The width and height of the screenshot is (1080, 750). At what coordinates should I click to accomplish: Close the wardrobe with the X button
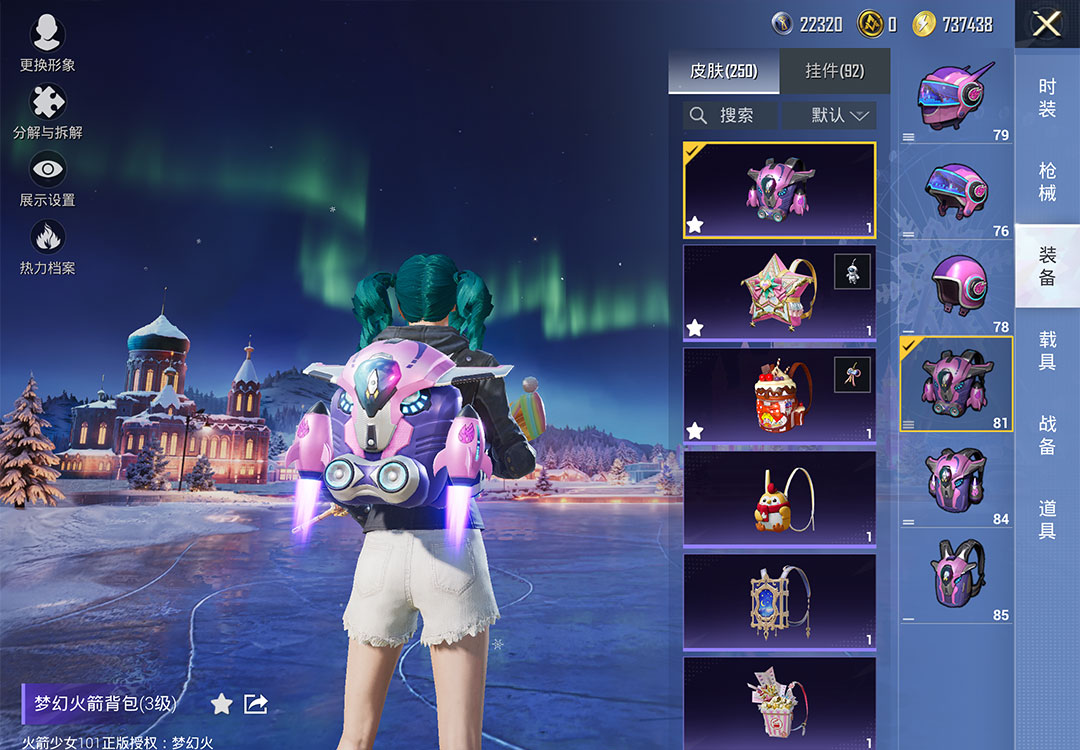[1046, 24]
